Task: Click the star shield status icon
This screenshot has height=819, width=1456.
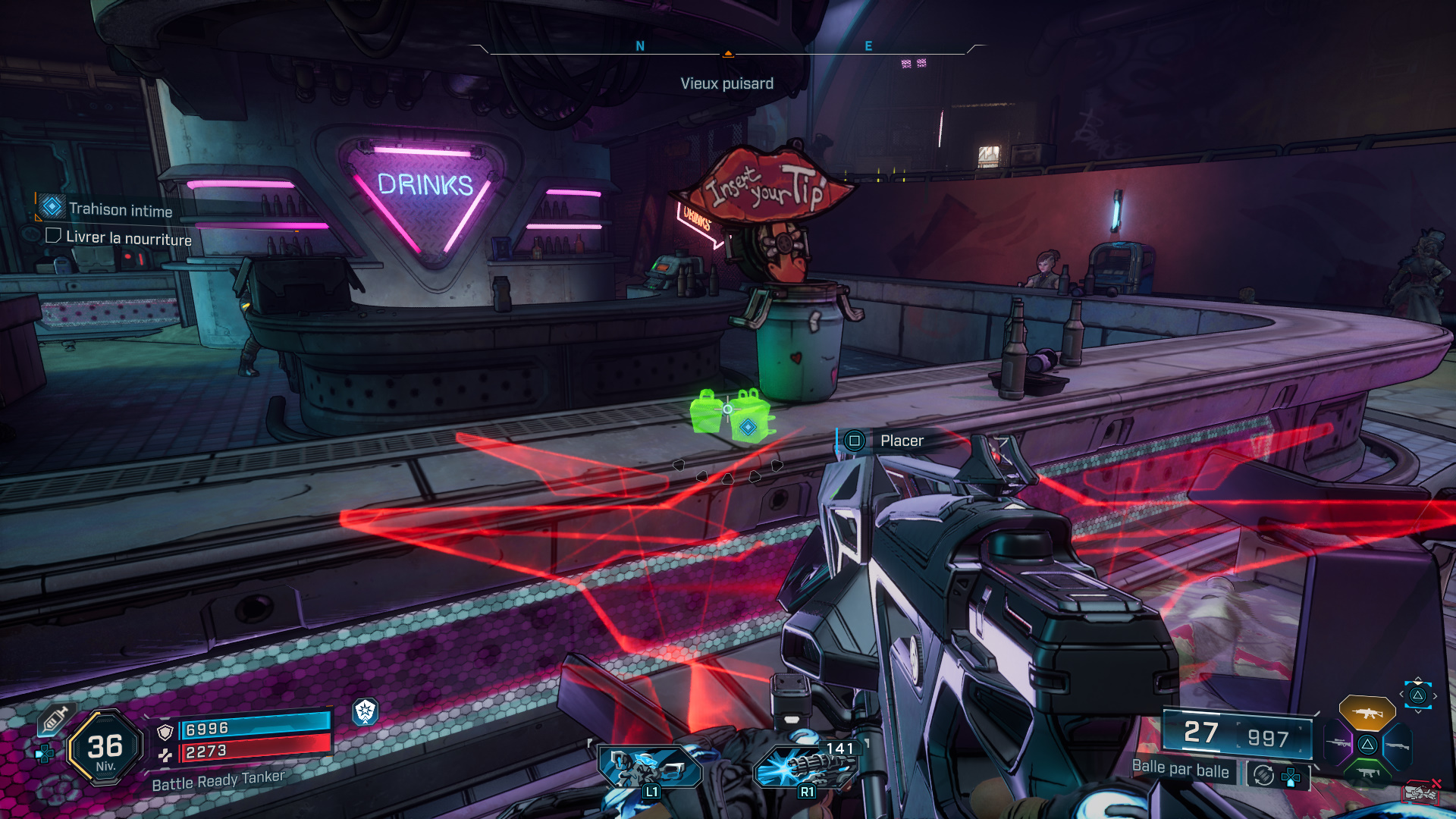Action: click(366, 711)
